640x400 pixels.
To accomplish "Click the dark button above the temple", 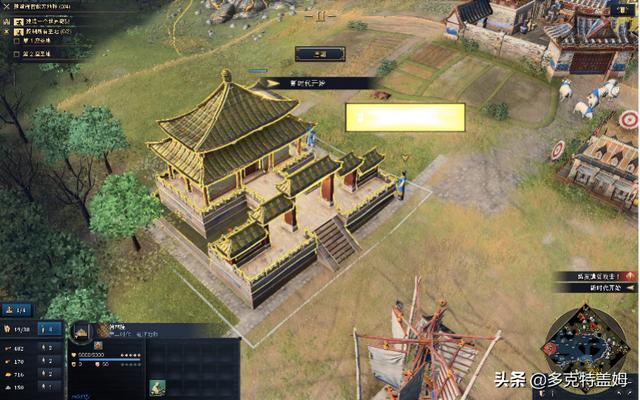I will (320, 54).
